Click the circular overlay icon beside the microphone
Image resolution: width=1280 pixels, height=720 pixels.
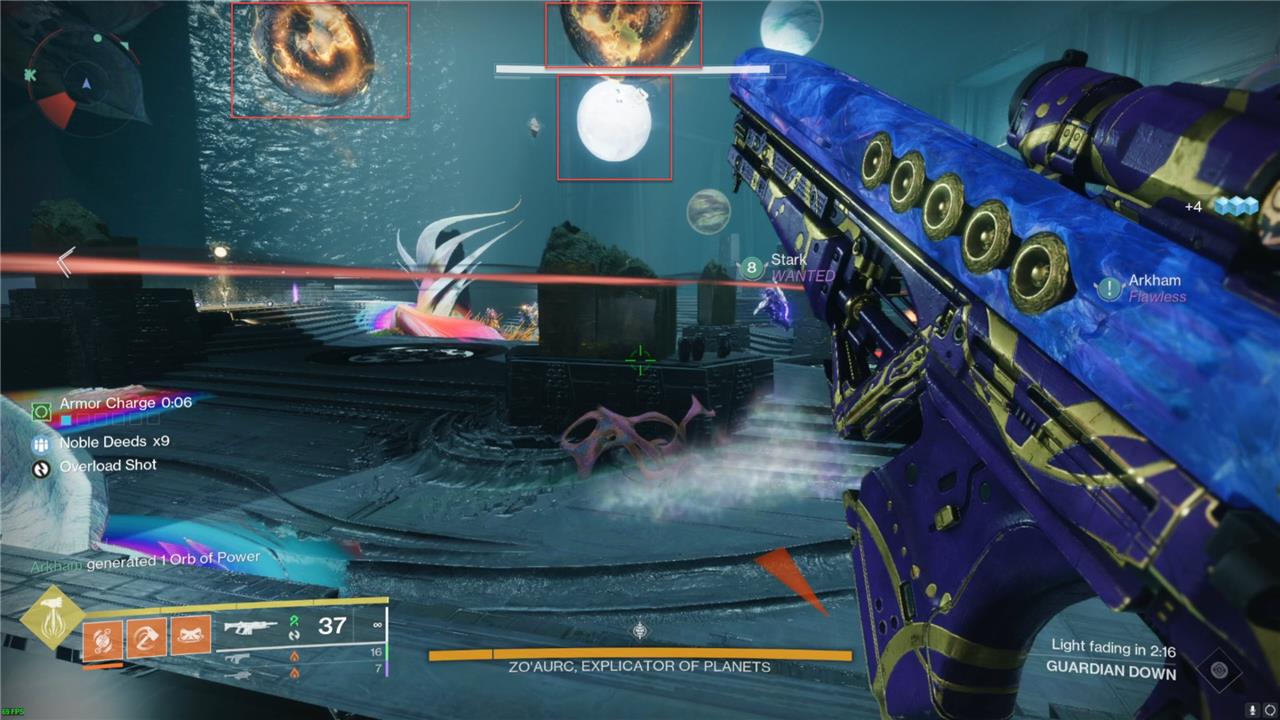(x=1270, y=709)
